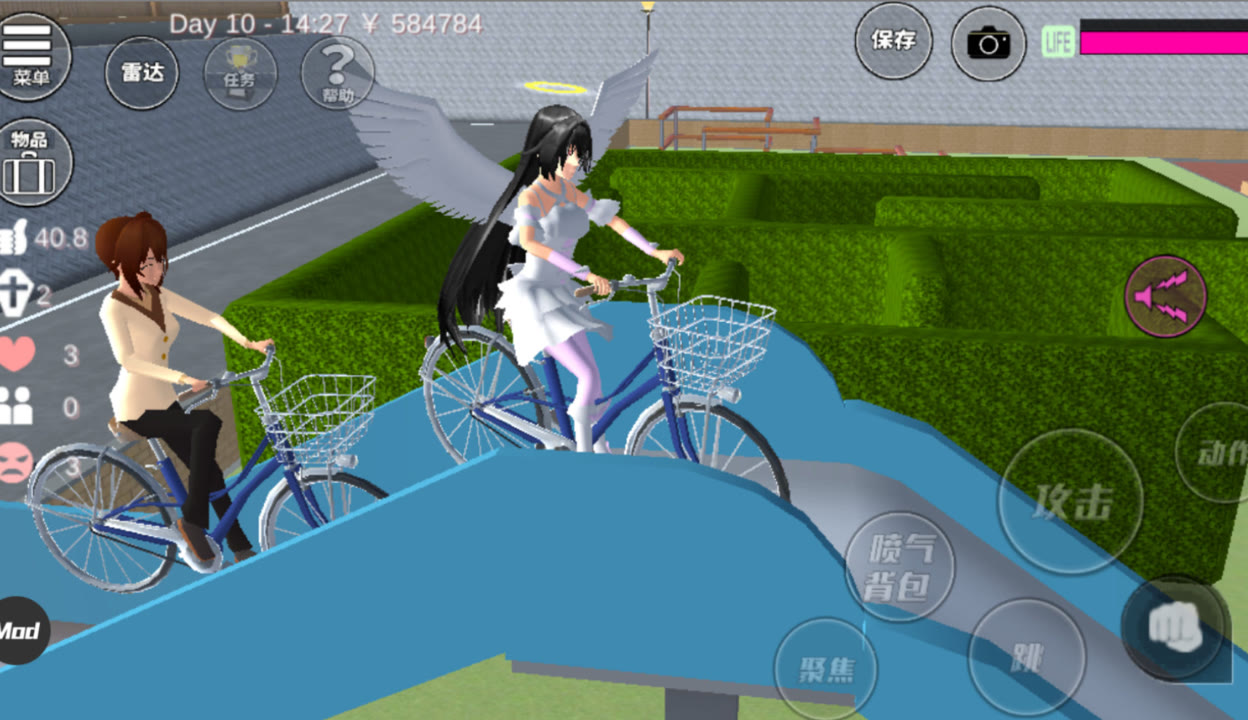Activate the camera screenshot button
Screen dimensions: 1248x720
pyautogui.click(x=988, y=43)
